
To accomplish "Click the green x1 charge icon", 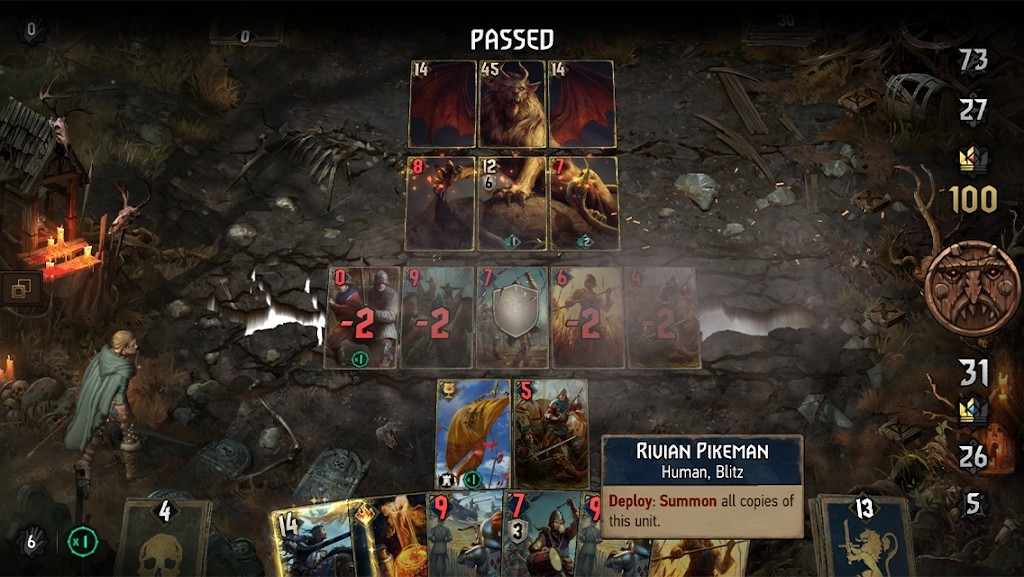I will pyautogui.click(x=81, y=542).
